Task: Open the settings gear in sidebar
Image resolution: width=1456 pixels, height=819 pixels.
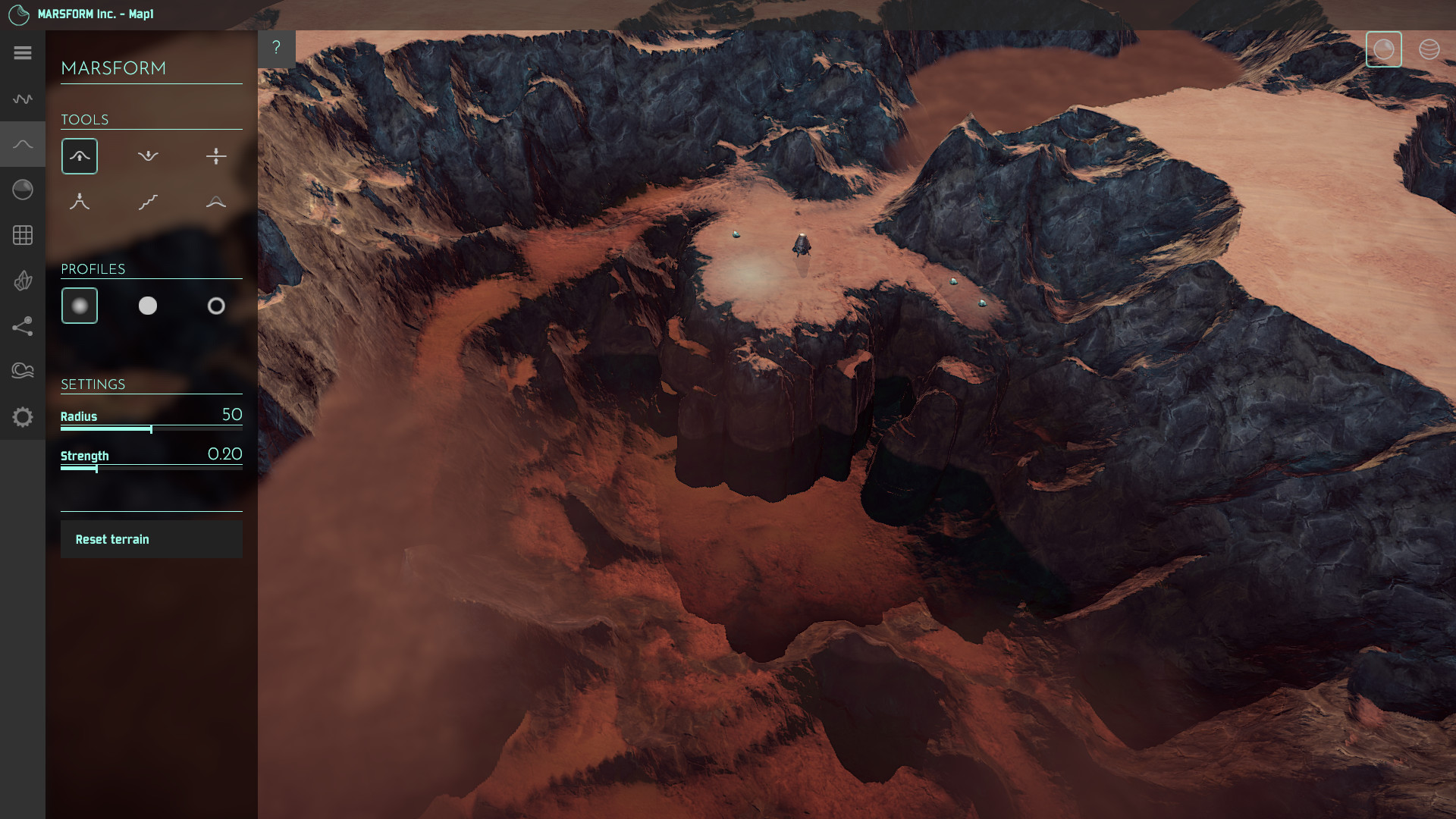Action: pos(23,417)
